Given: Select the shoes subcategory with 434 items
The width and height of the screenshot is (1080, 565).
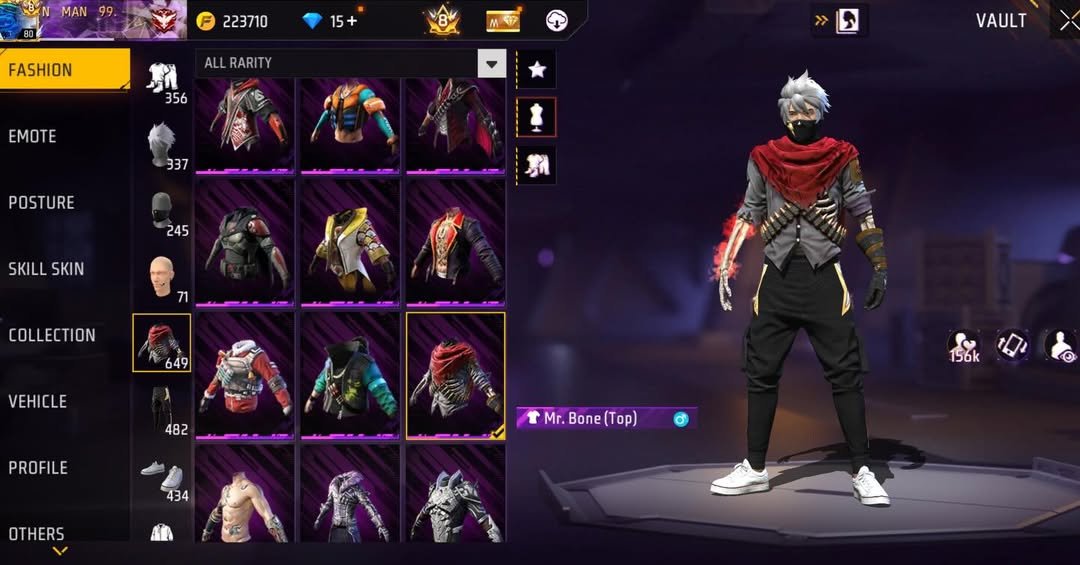Looking at the screenshot, I should 162,477.
